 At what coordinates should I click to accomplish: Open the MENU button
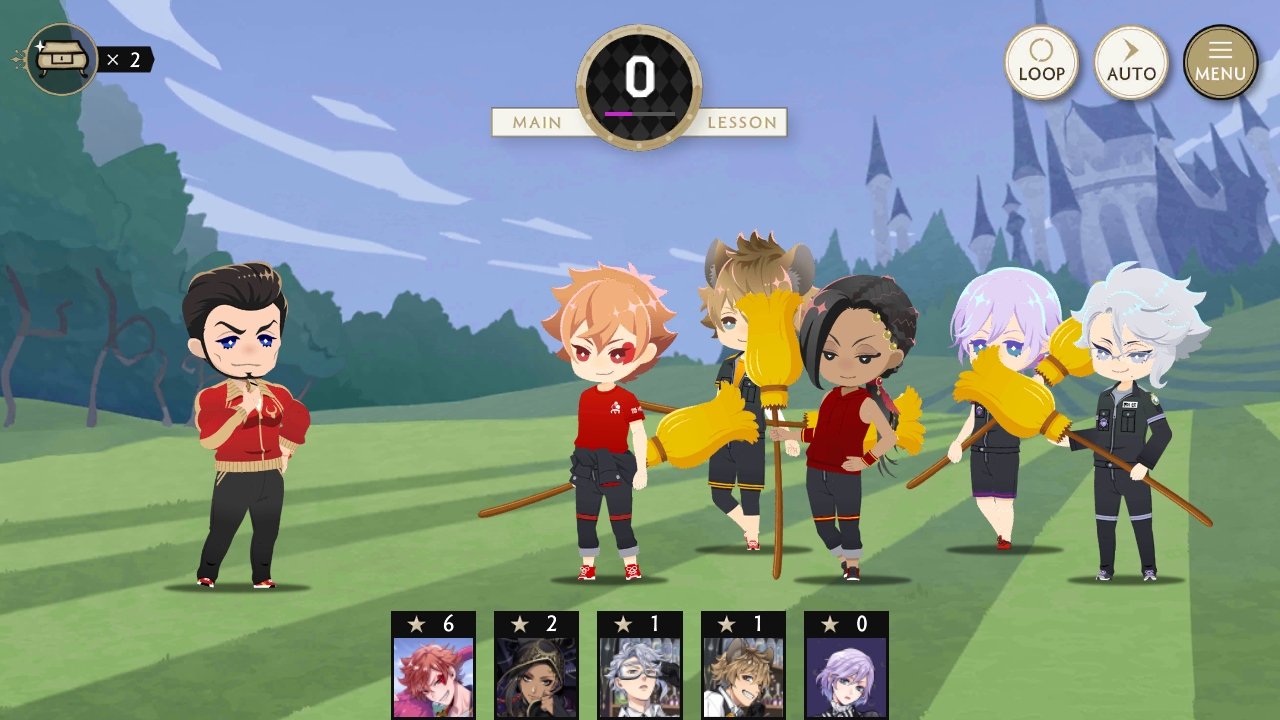[1220, 62]
